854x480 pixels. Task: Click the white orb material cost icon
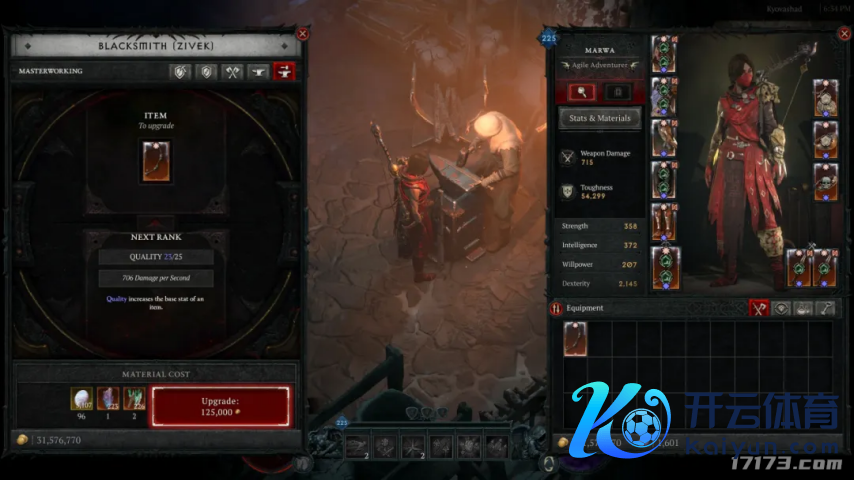82,400
